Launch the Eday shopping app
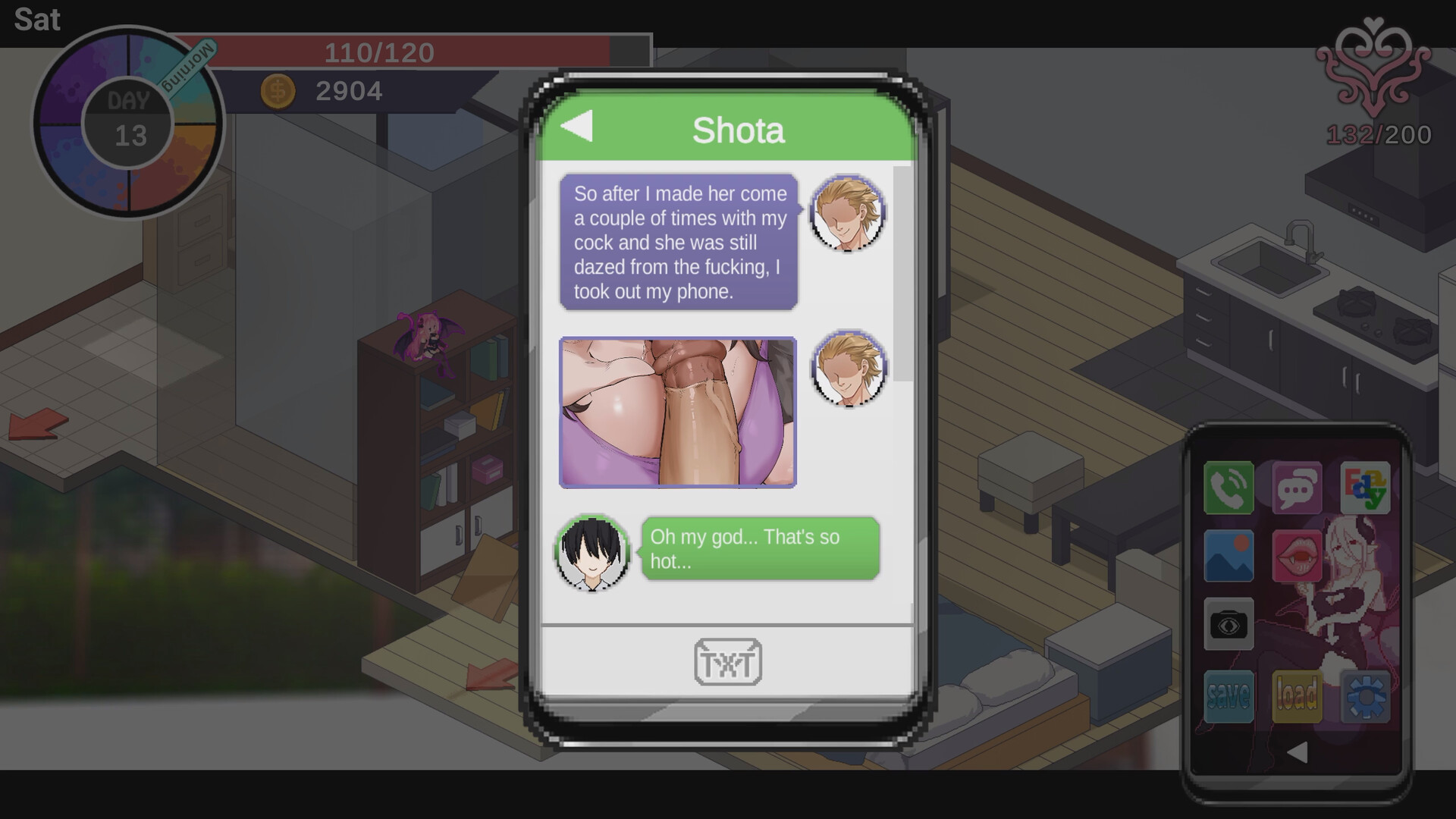The width and height of the screenshot is (1456, 819). pyautogui.click(x=1365, y=488)
